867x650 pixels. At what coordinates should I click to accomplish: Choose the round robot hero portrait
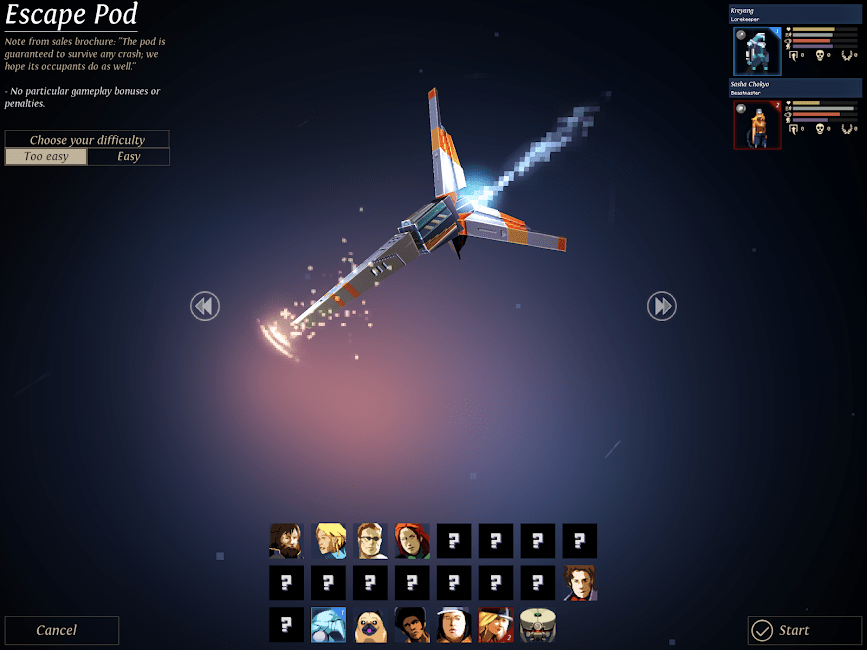click(x=538, y=625)
